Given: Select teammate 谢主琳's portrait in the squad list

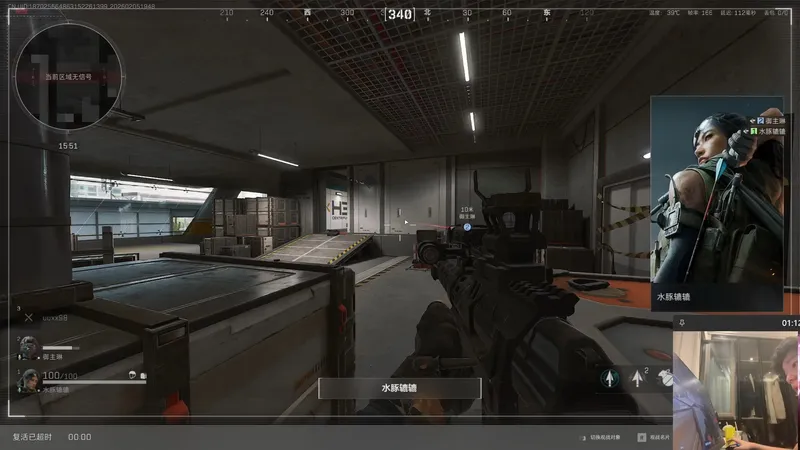Looking at the screenshot, I should coord(29,346).
